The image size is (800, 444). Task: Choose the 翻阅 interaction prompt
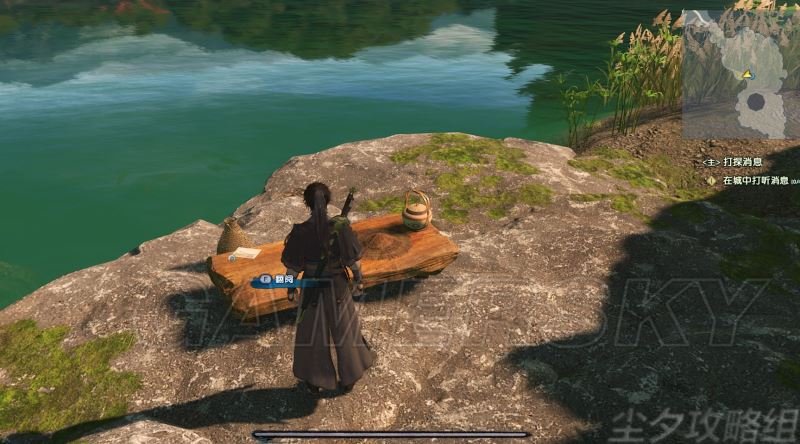pyautogui.click(x=283, y=282)
